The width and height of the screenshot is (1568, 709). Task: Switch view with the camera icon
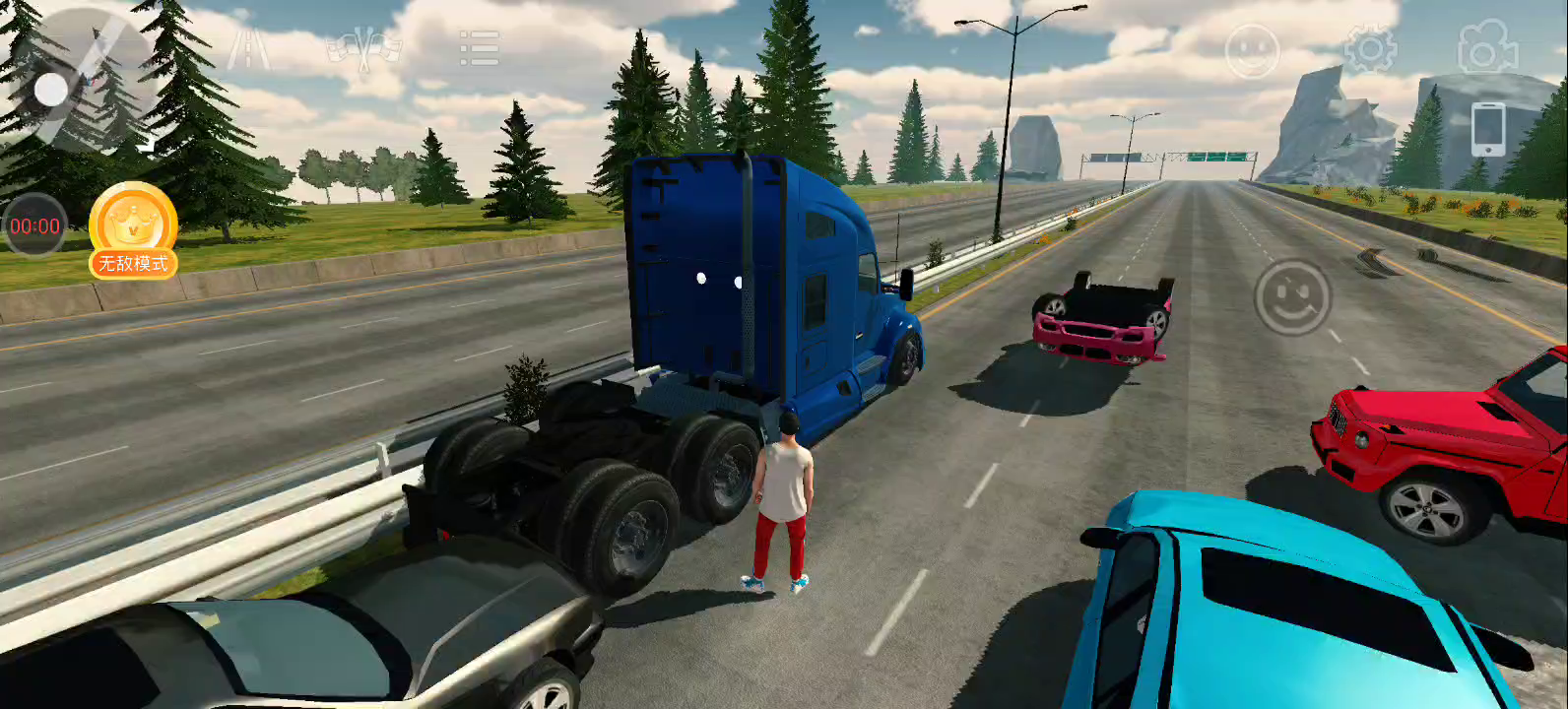(1487, 48)
